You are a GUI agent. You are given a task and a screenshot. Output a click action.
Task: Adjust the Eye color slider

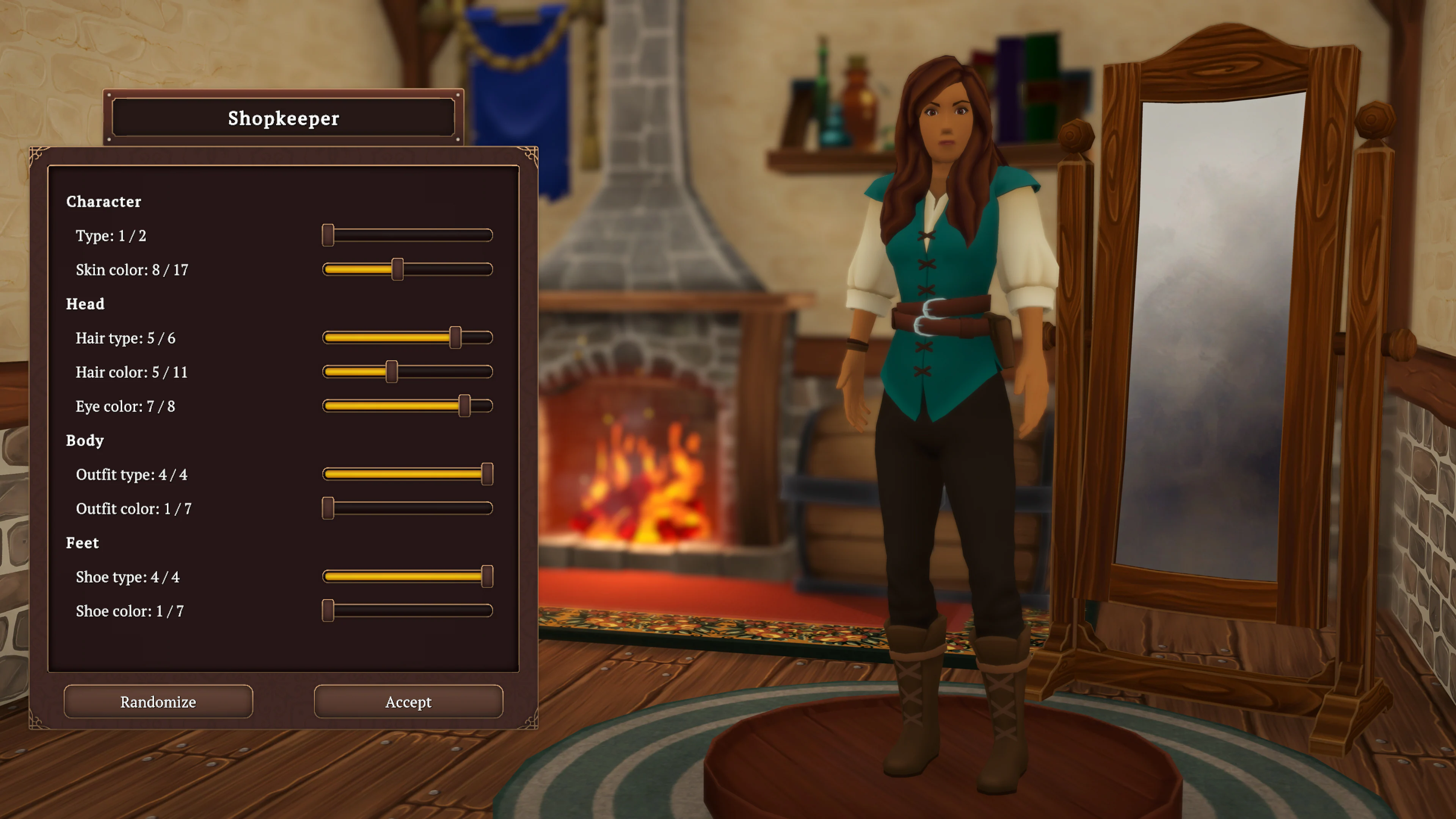pyautogui.click(x=464, y=406)
